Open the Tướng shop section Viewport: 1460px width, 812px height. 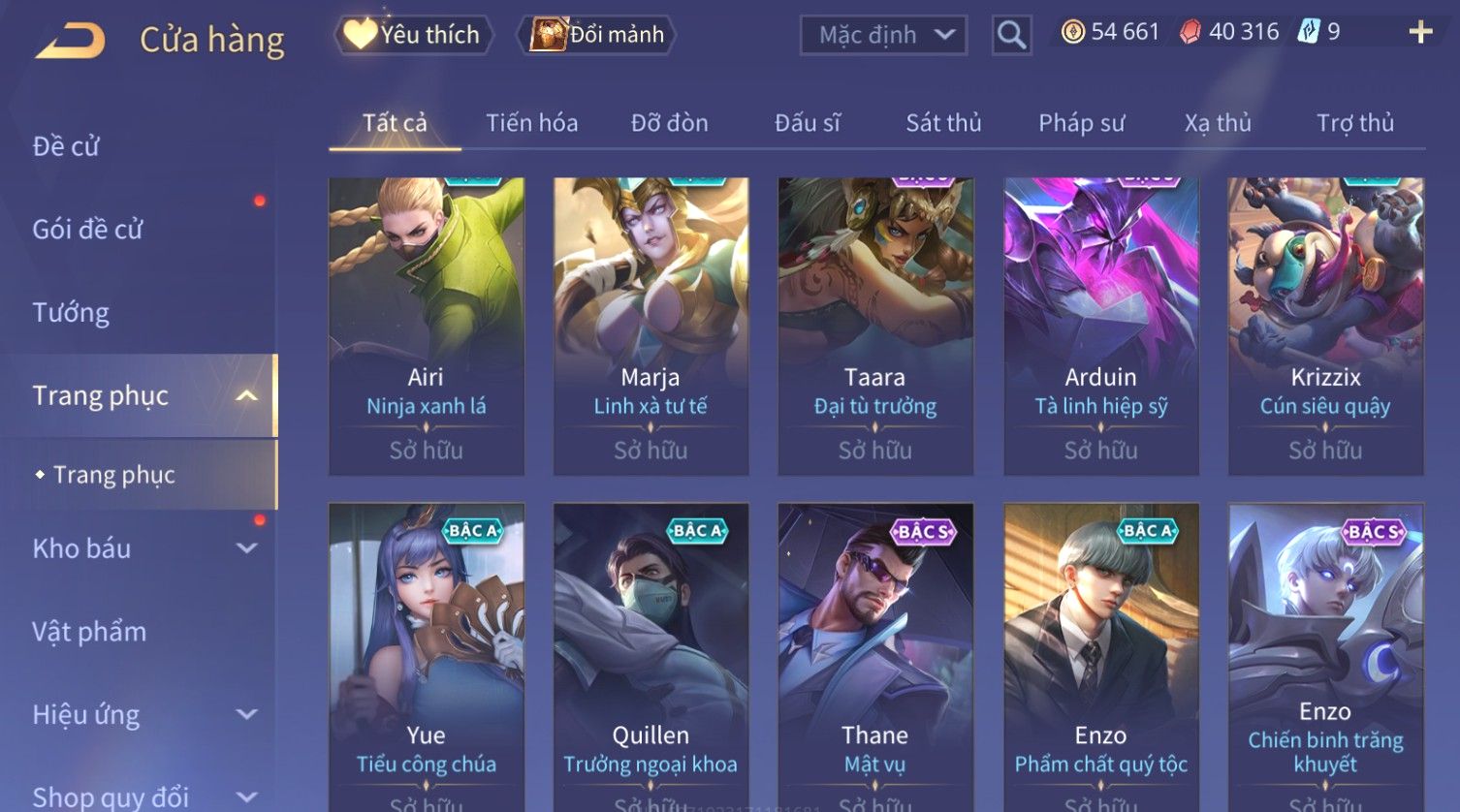71,313
